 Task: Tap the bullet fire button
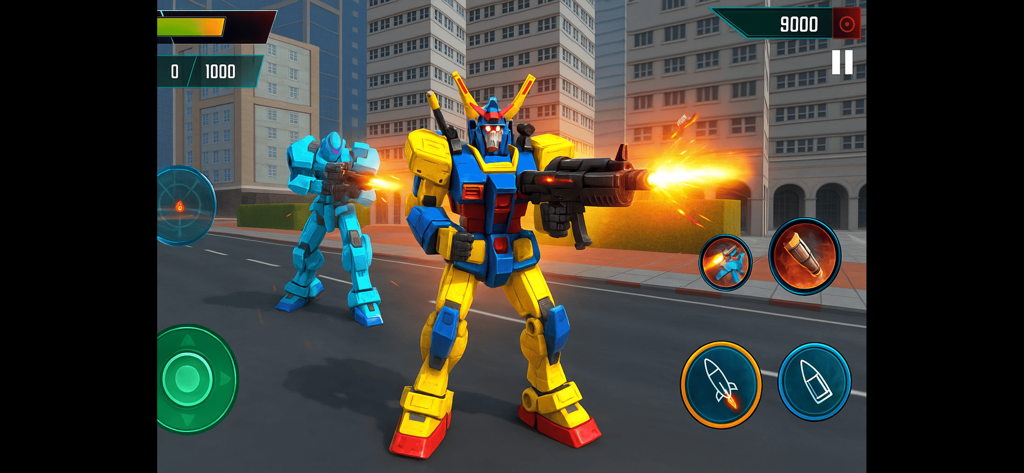[814, 381]
